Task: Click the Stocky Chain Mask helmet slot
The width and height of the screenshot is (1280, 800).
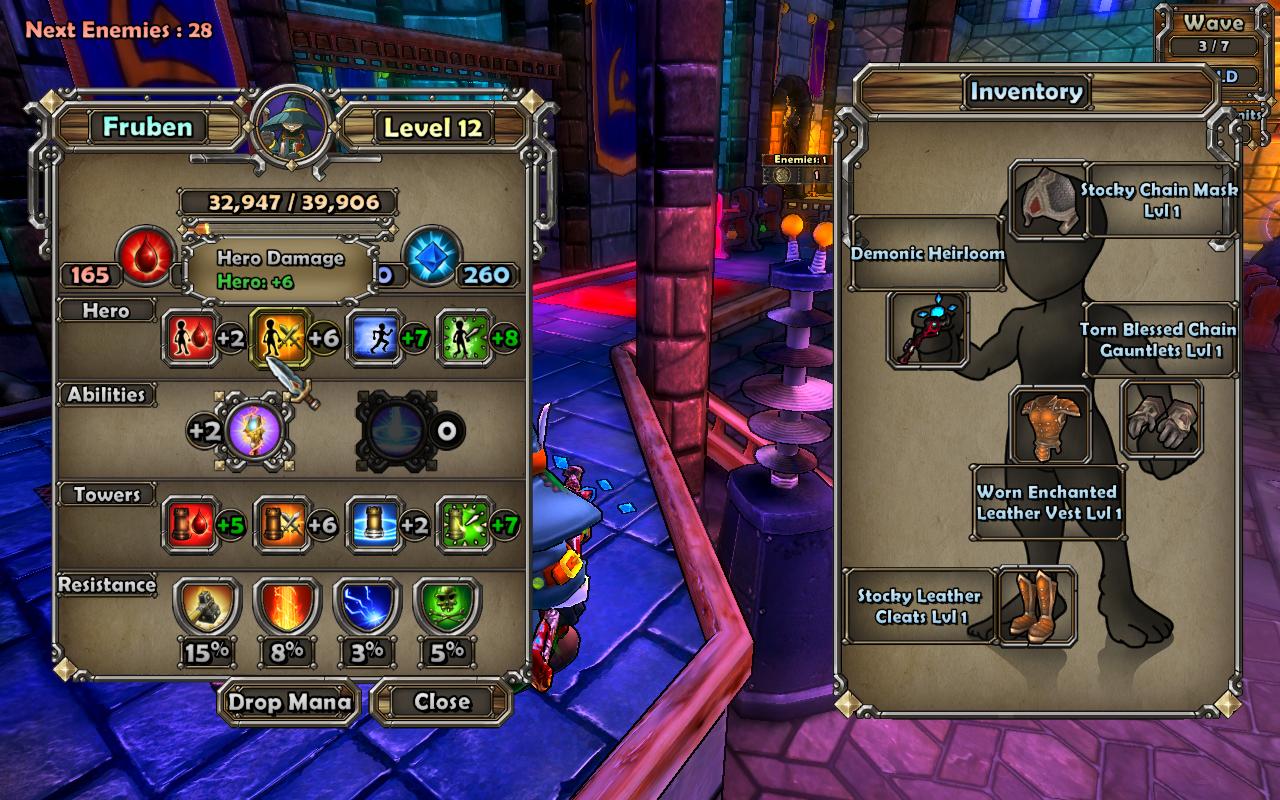Action: [1047, 201]
